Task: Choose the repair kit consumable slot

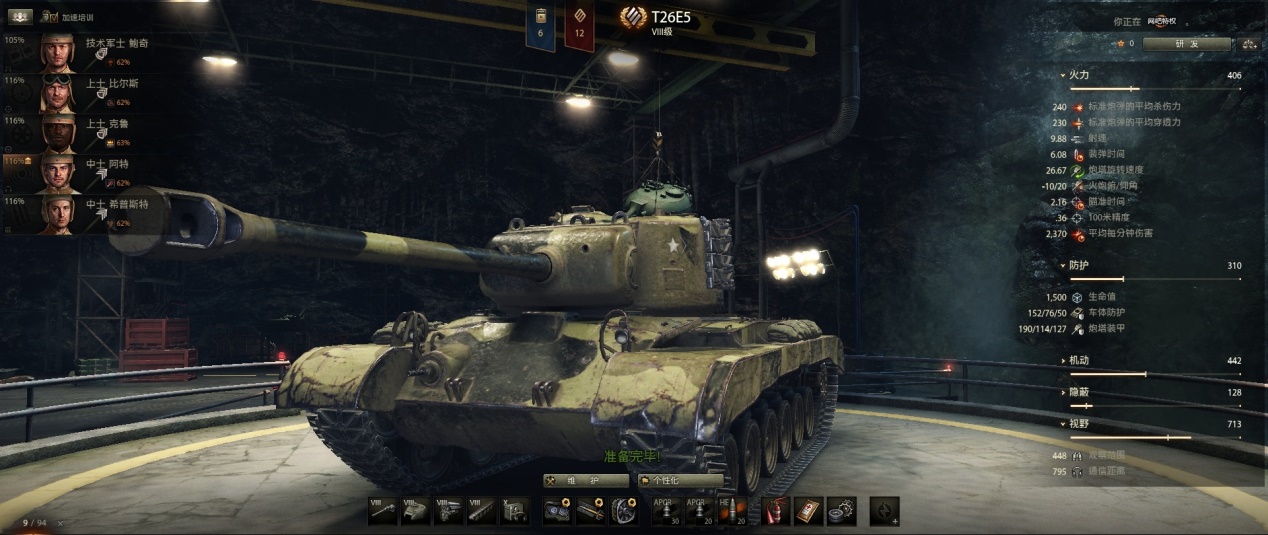Action: pos(841,510)
